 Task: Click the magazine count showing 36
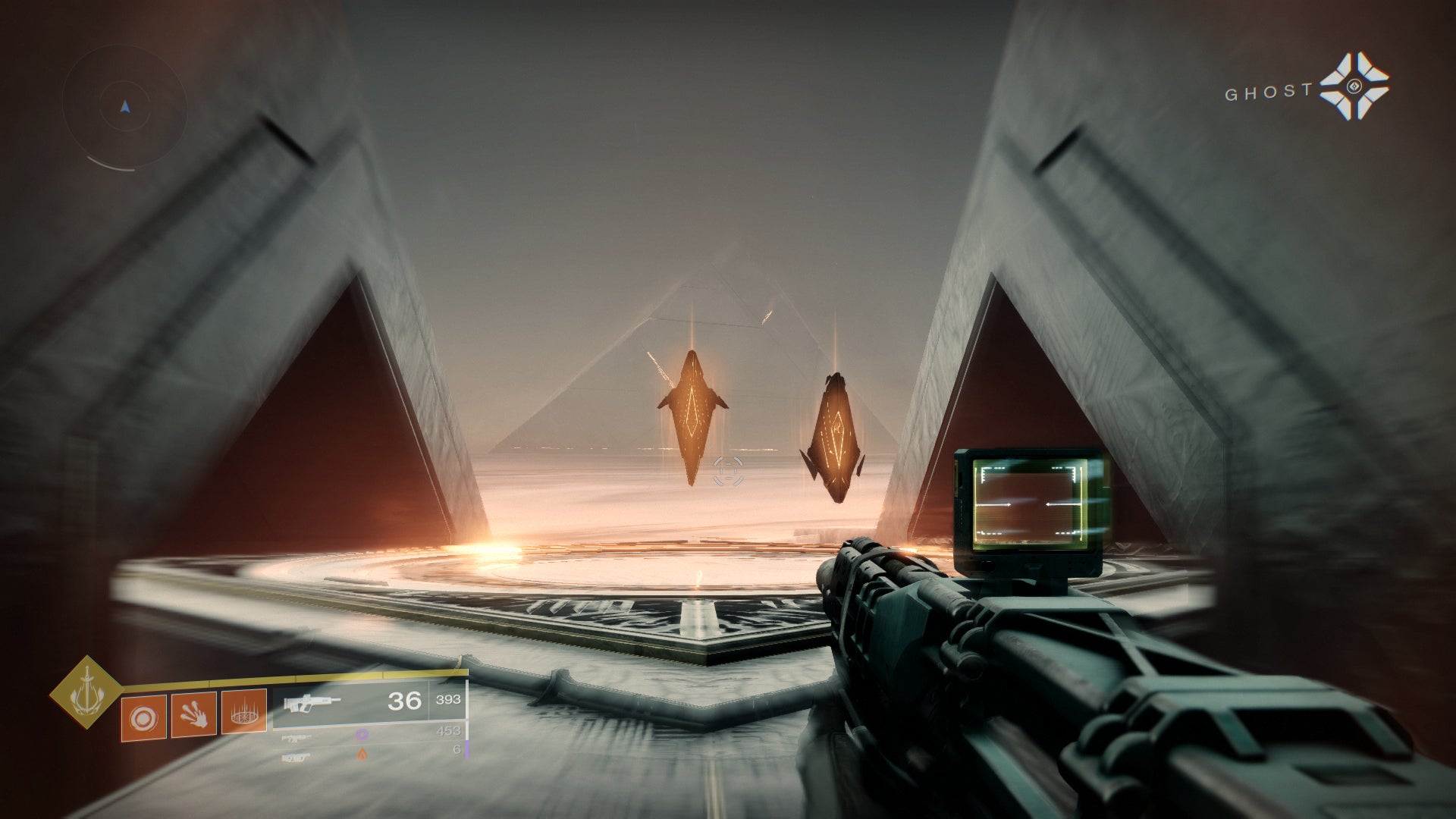(404, 701)
